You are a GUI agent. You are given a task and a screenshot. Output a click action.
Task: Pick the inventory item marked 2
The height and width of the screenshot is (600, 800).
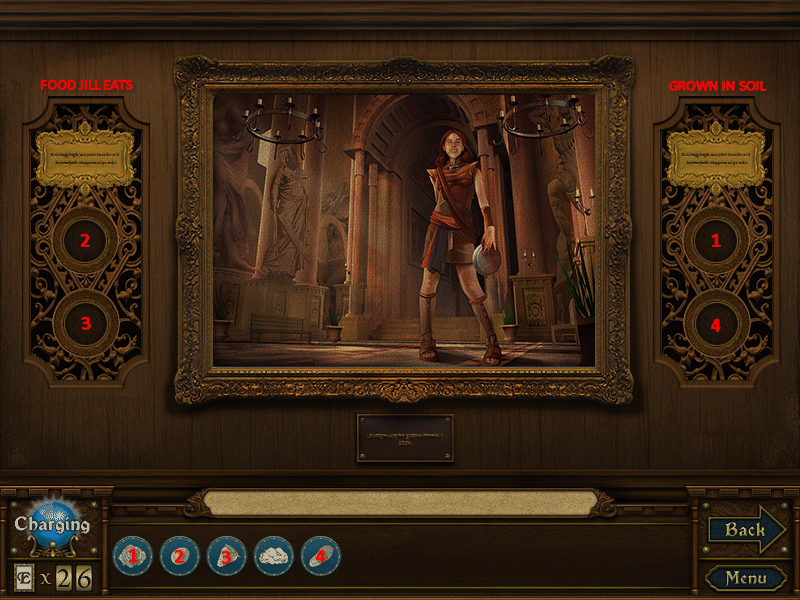click(x=179, y=555)
